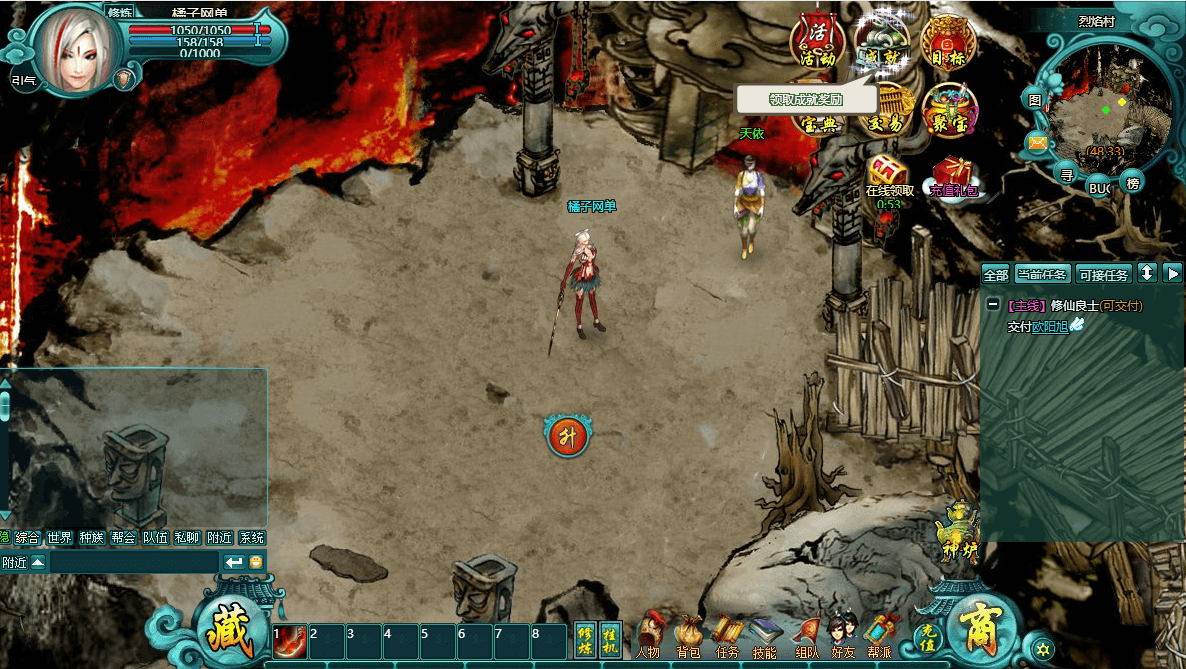
Task: Open the mail envelope icon
Action: tap(1038, 143)
